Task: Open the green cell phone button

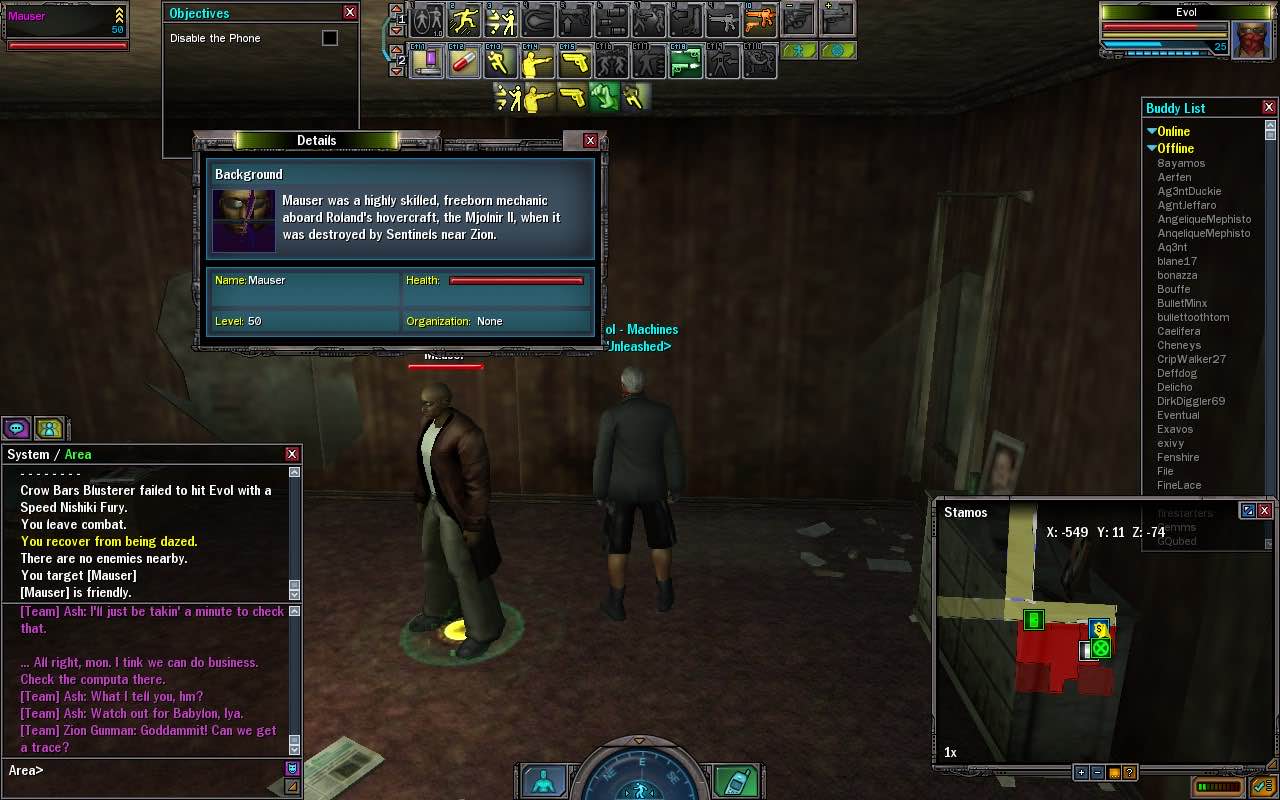Action: tap(737, 781)
